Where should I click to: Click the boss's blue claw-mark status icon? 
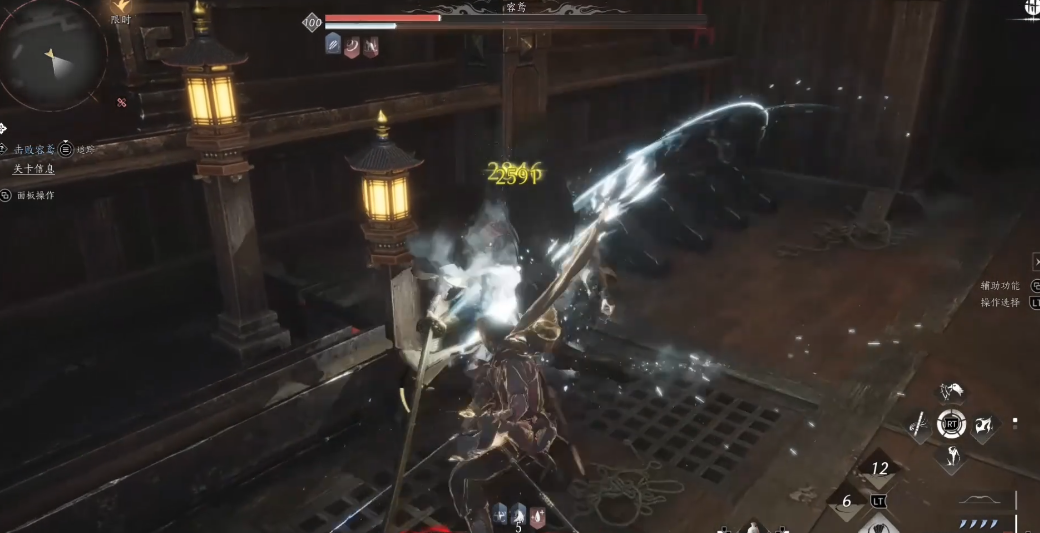[333, 44]
